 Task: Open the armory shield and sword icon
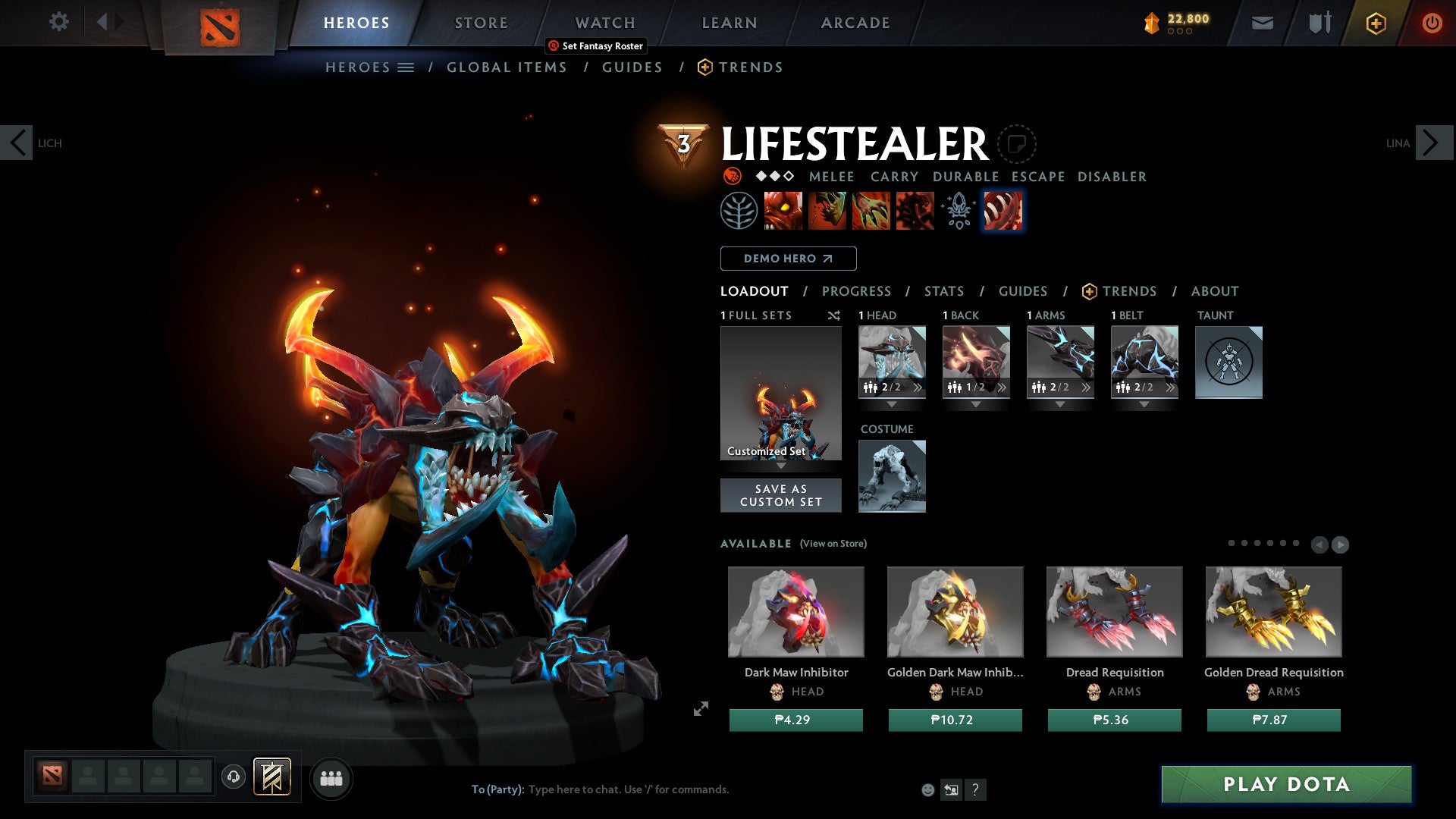[1319, 22]
